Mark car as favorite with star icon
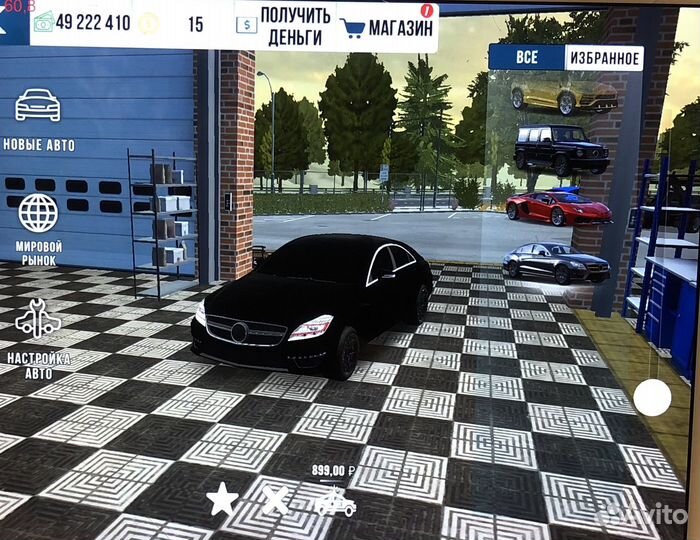Image resolution: width=700 pixels, height=540 pixels. click(x=222, y=499)
